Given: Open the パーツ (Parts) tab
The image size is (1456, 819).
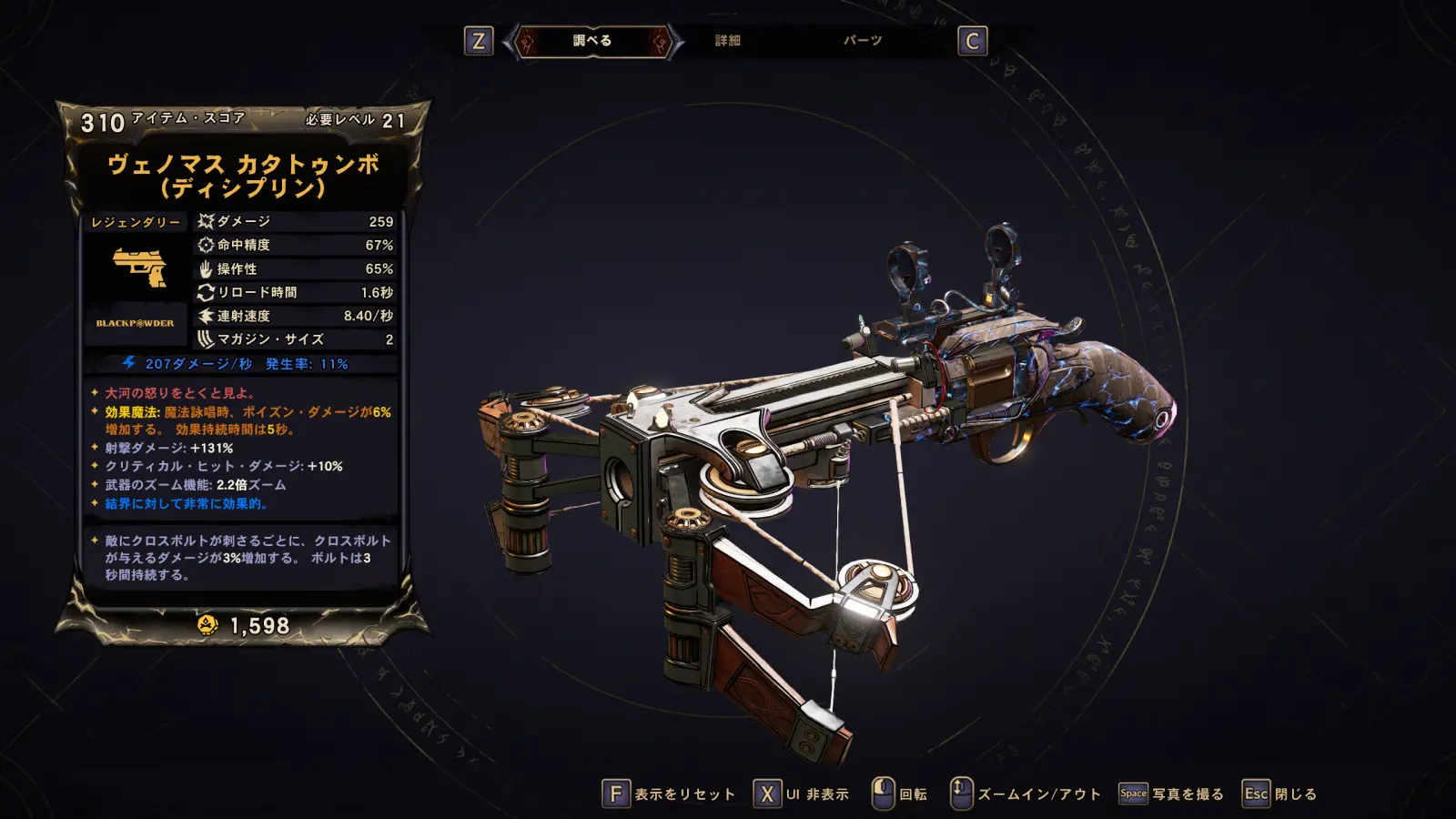Looking at the screenshot, I should [x=862, y=41].
